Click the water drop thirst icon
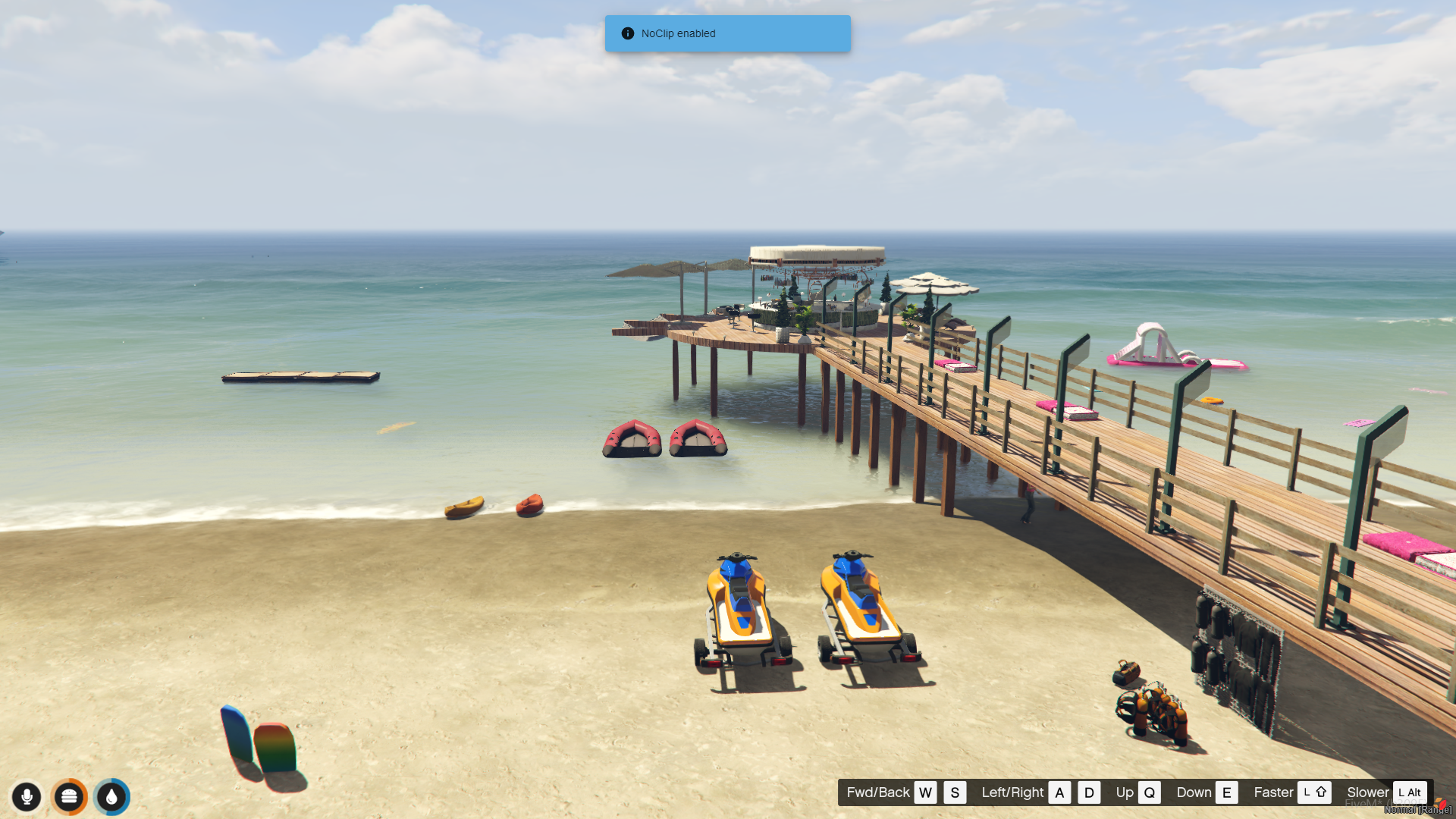 coord(111,796)
